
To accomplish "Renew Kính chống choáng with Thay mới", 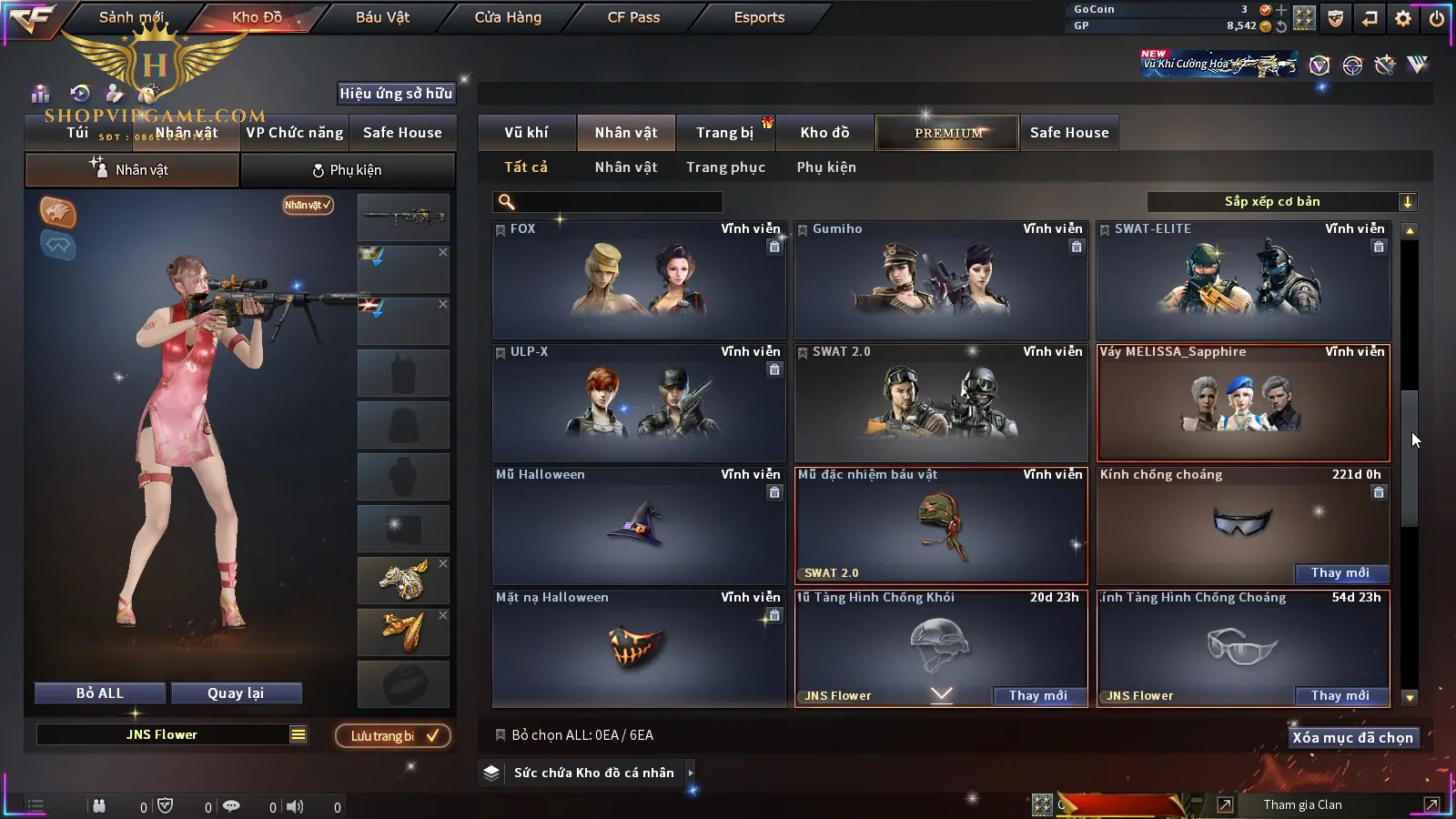I will tap(1340, 573).
